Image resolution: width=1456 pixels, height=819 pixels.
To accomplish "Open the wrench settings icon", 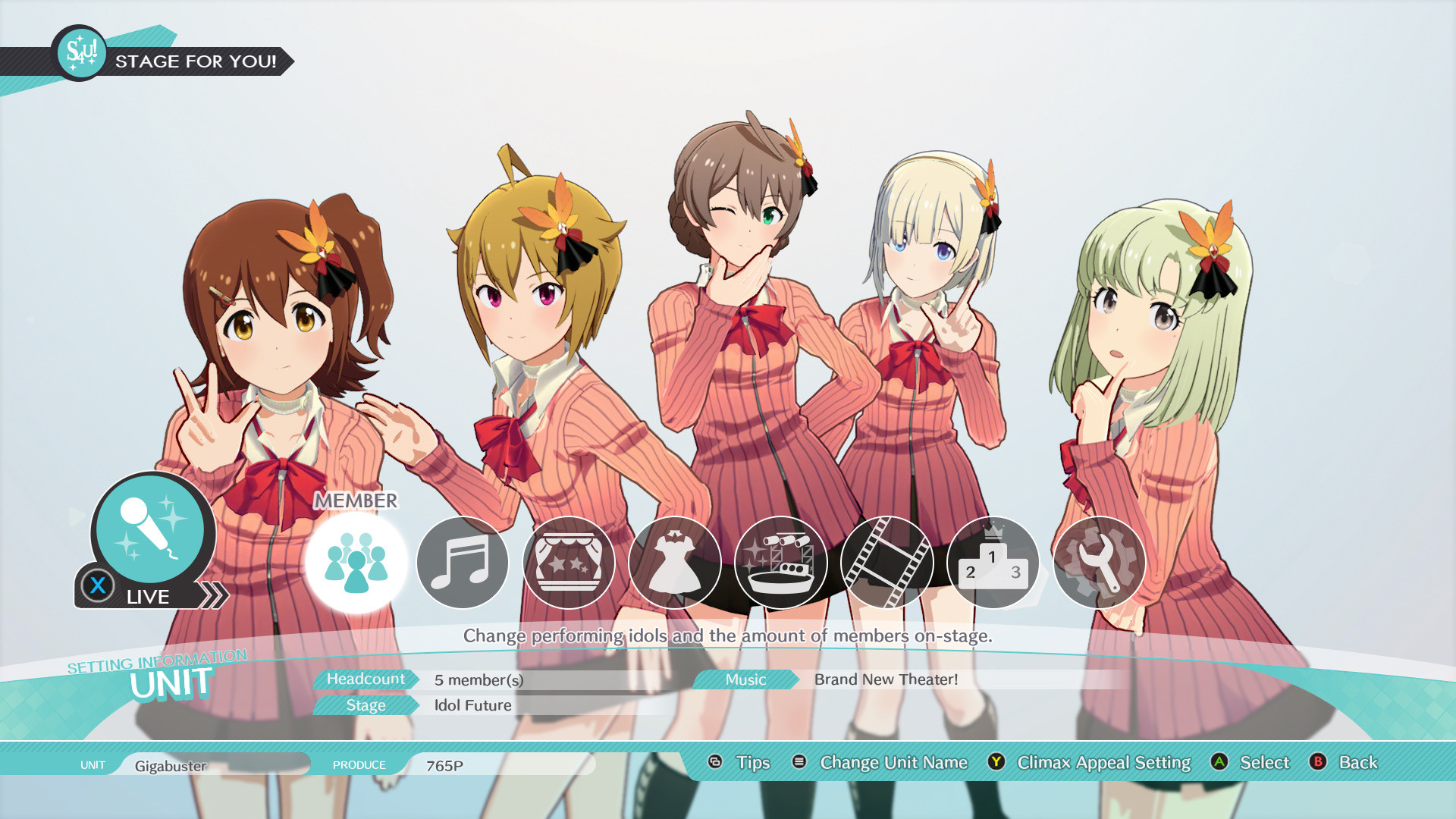I will (x=1100, y=564).
